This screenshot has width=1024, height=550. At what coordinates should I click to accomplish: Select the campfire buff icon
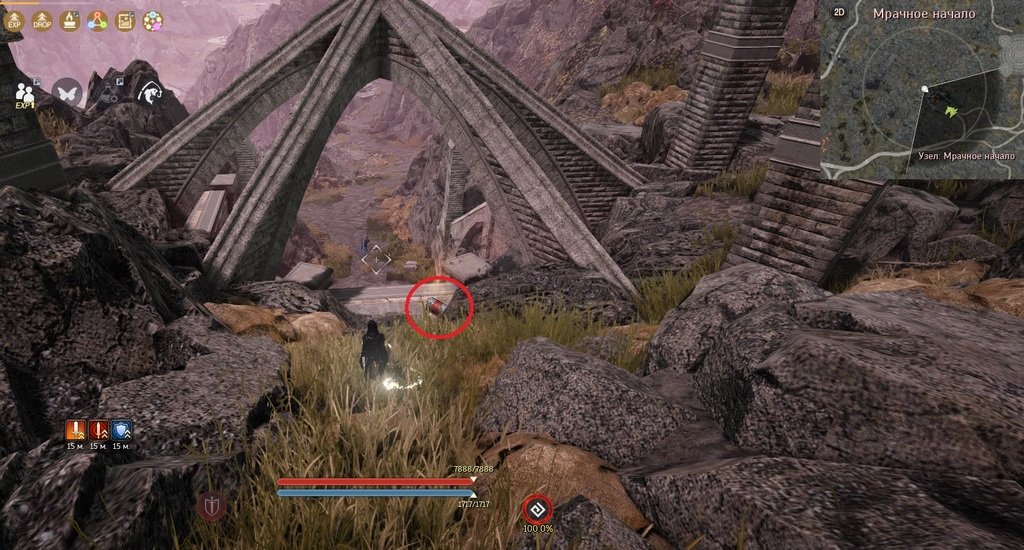[70, 19]
